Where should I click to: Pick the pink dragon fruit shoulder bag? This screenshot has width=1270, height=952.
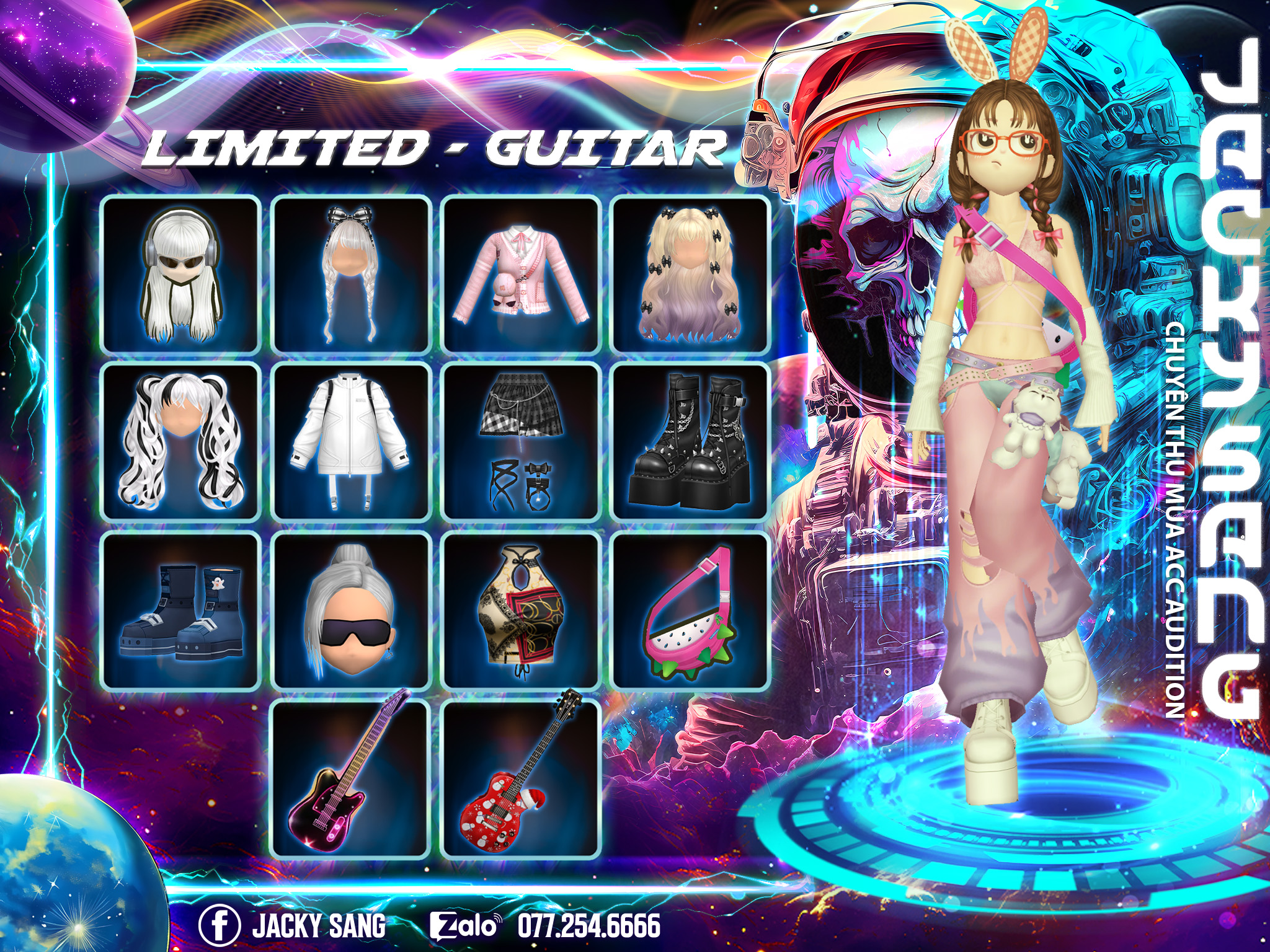pyautogui.click(x=691, y=610)
